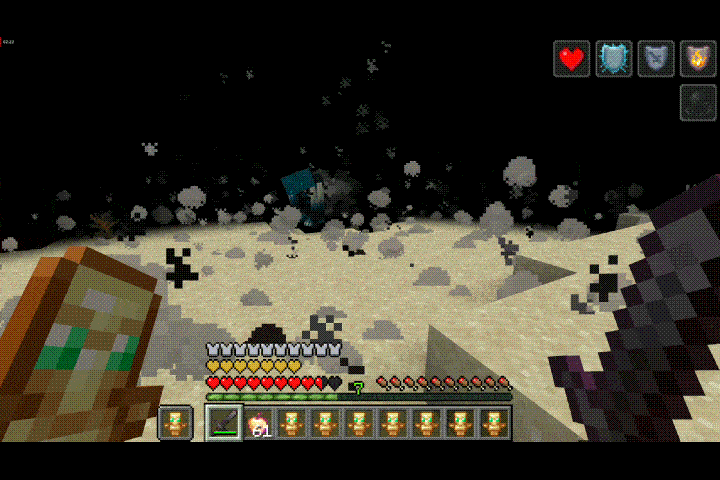The width and height of the screenshot is (720, 480).
Task: Click the flame shield fire resistance icon
Action: (x=697, y=59)
